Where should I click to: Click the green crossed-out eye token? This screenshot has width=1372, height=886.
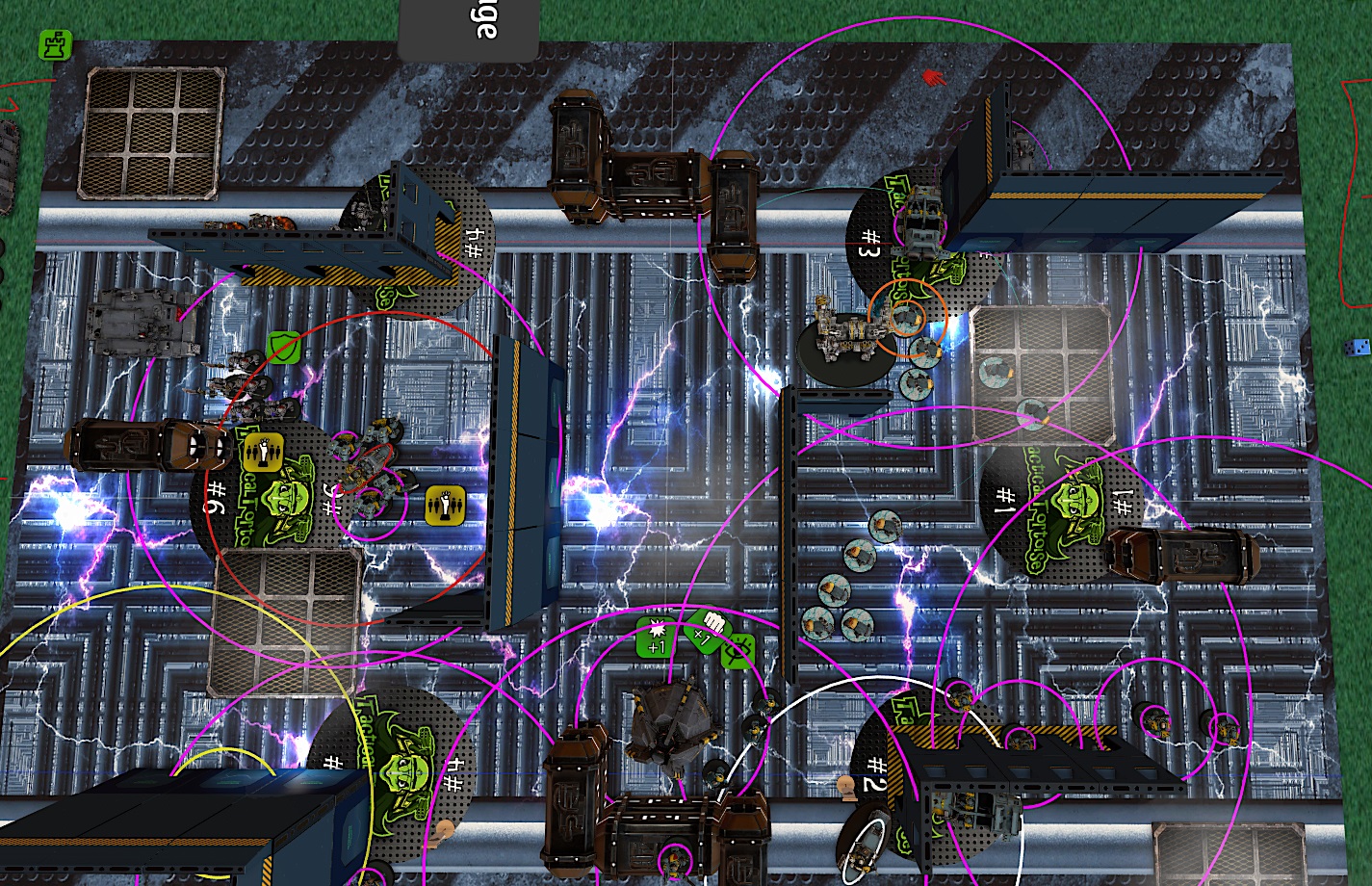(738, 652)
